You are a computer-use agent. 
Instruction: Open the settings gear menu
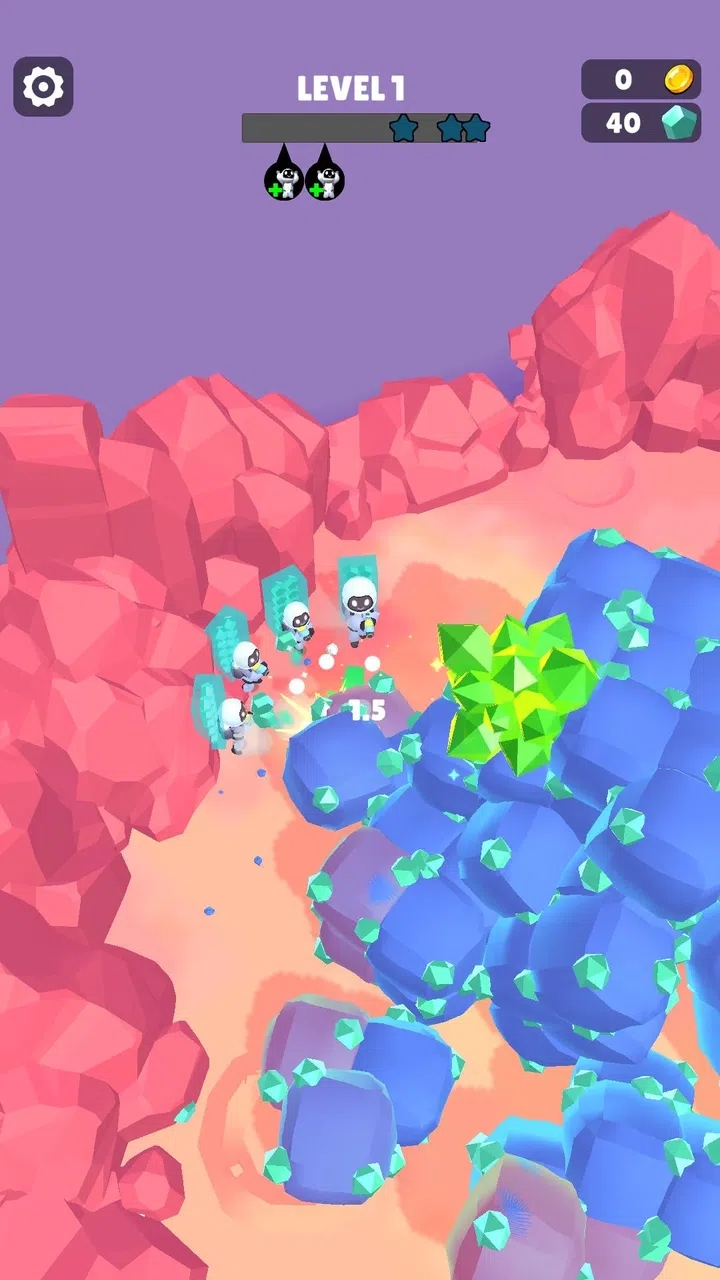coord(43,87)
